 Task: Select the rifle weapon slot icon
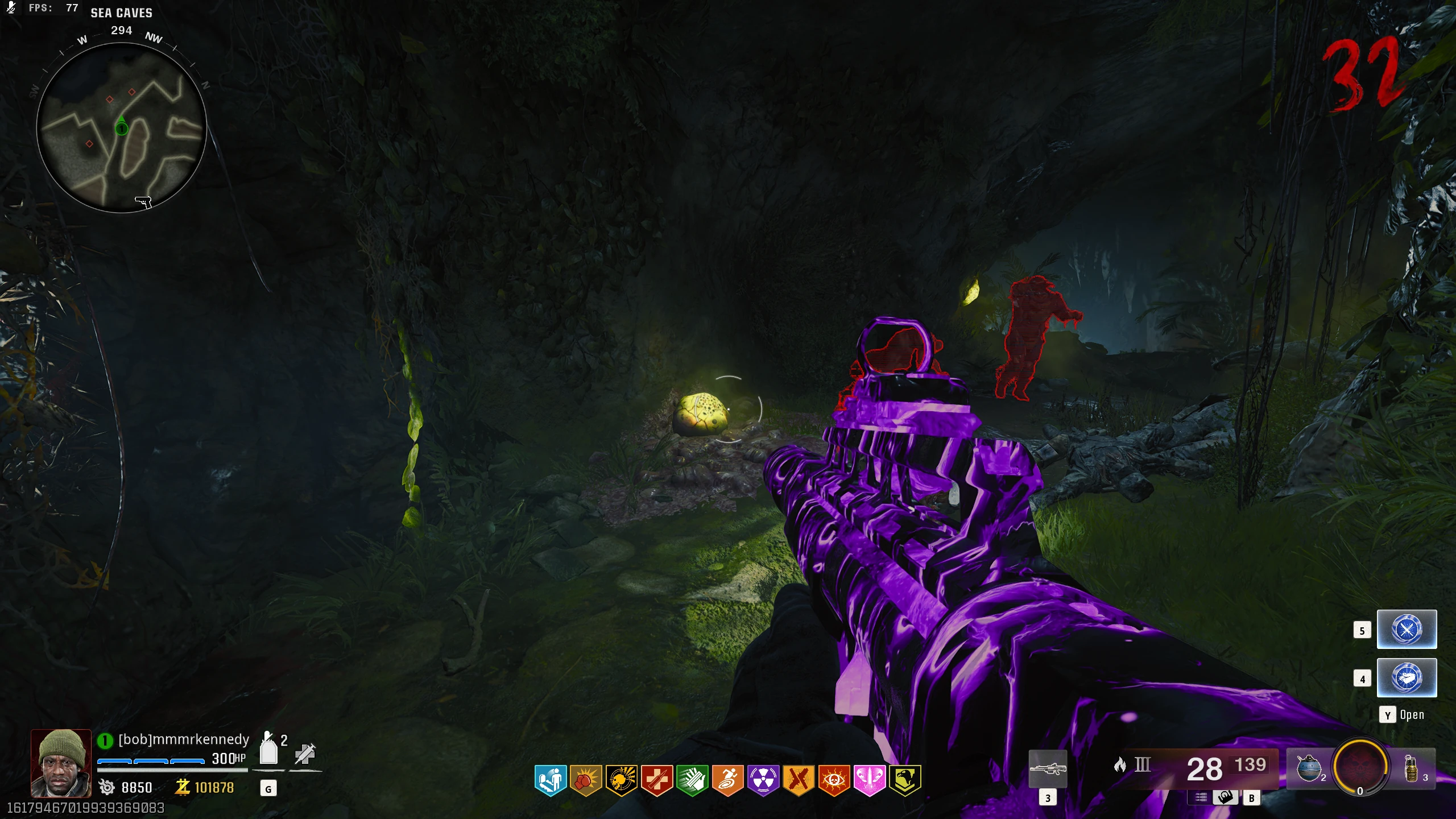coord(1048,769)
